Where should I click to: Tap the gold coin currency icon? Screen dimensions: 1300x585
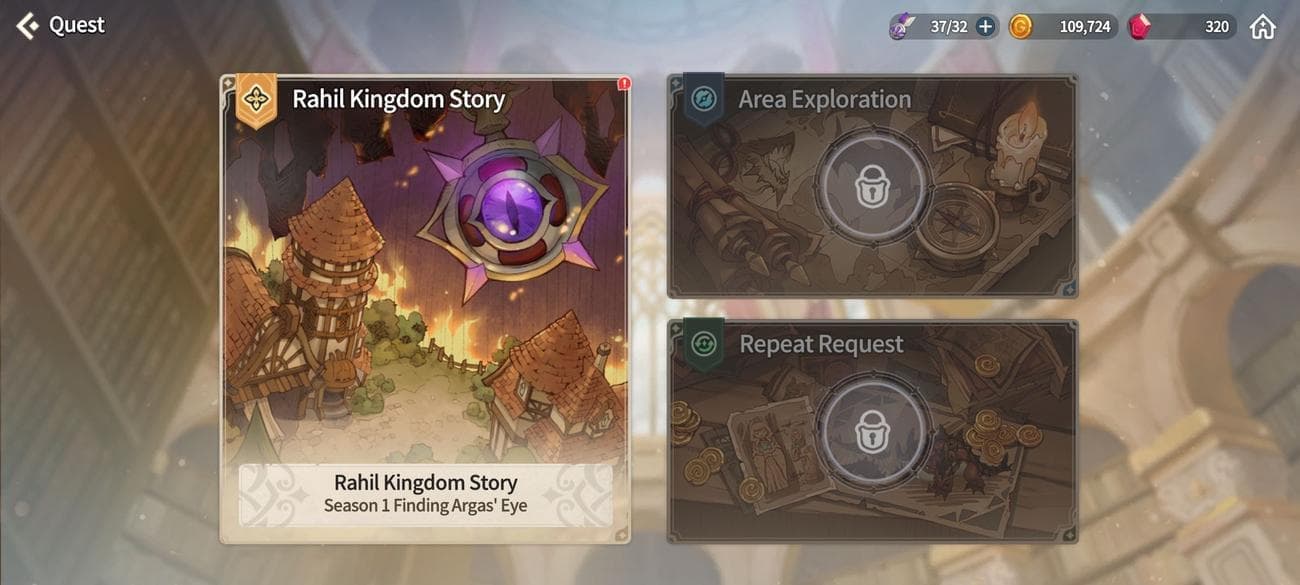(1020, 27)
